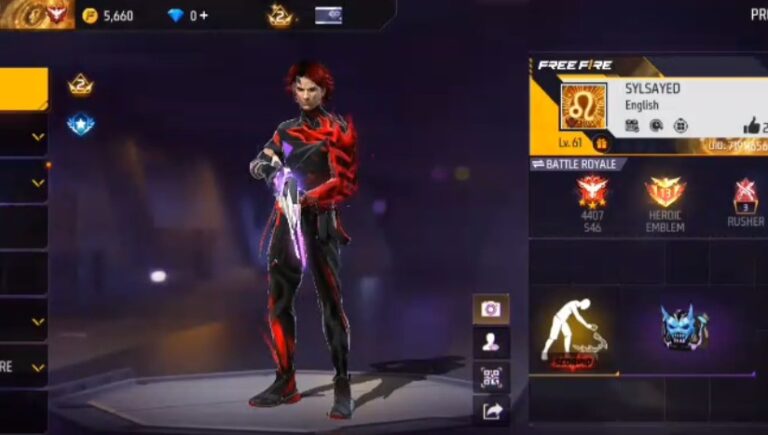Select the gold crown badge beside the character
768x435 pixels.
[x=81, y=86]
